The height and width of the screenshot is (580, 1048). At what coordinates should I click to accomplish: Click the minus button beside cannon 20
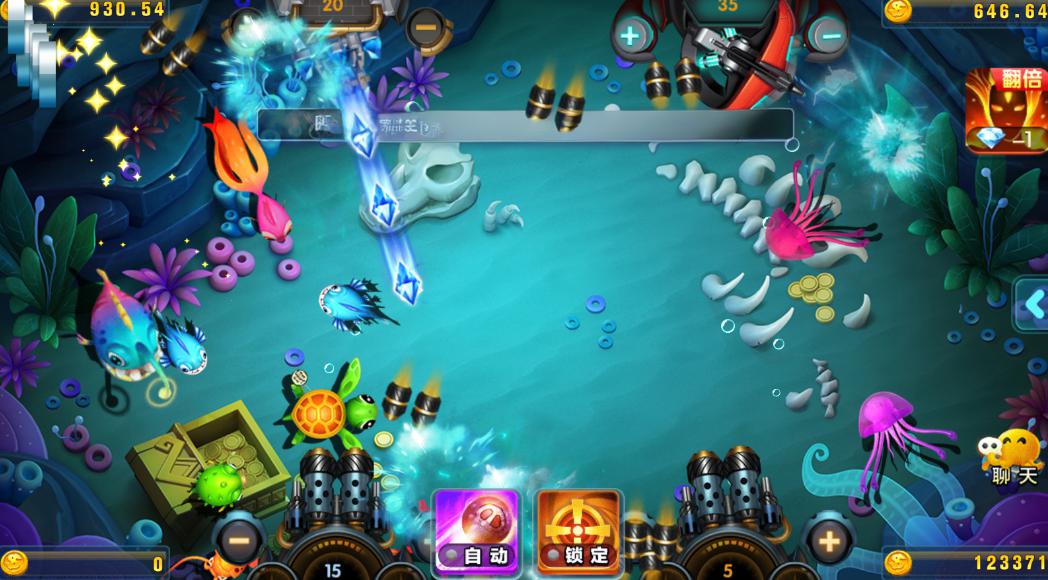coord(426,28)
